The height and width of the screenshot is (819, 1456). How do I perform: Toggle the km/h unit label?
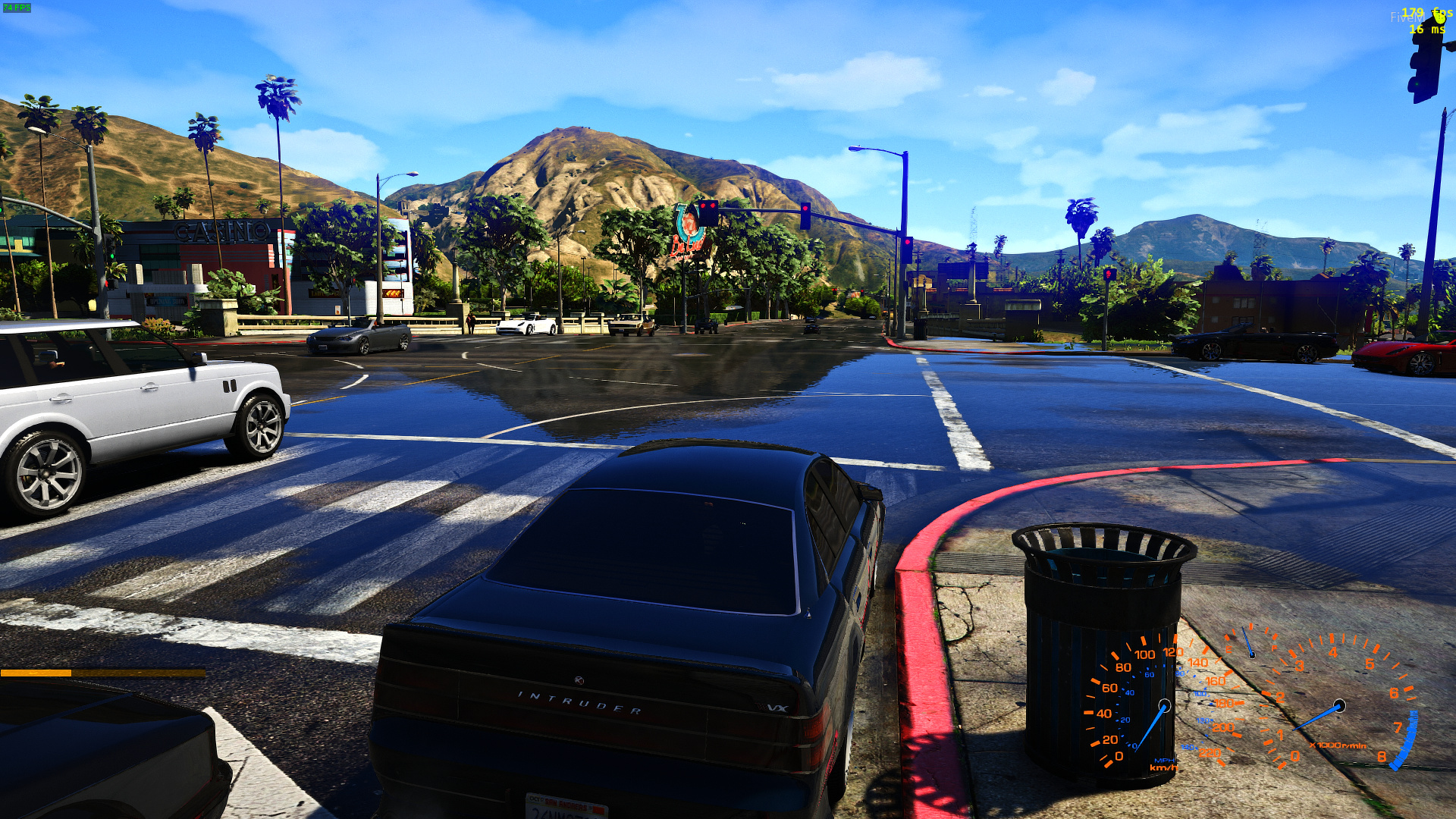click(x=1163, y=768)
